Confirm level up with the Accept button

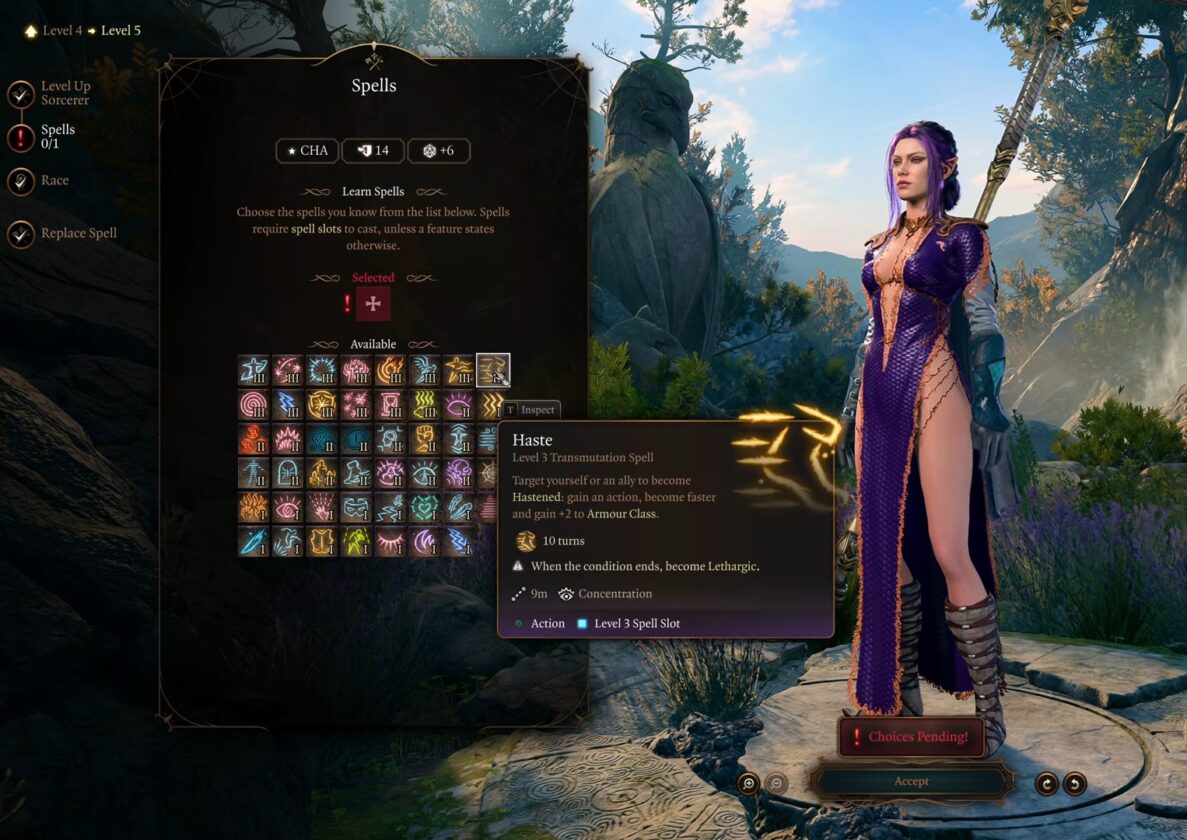tap(911, 781)
